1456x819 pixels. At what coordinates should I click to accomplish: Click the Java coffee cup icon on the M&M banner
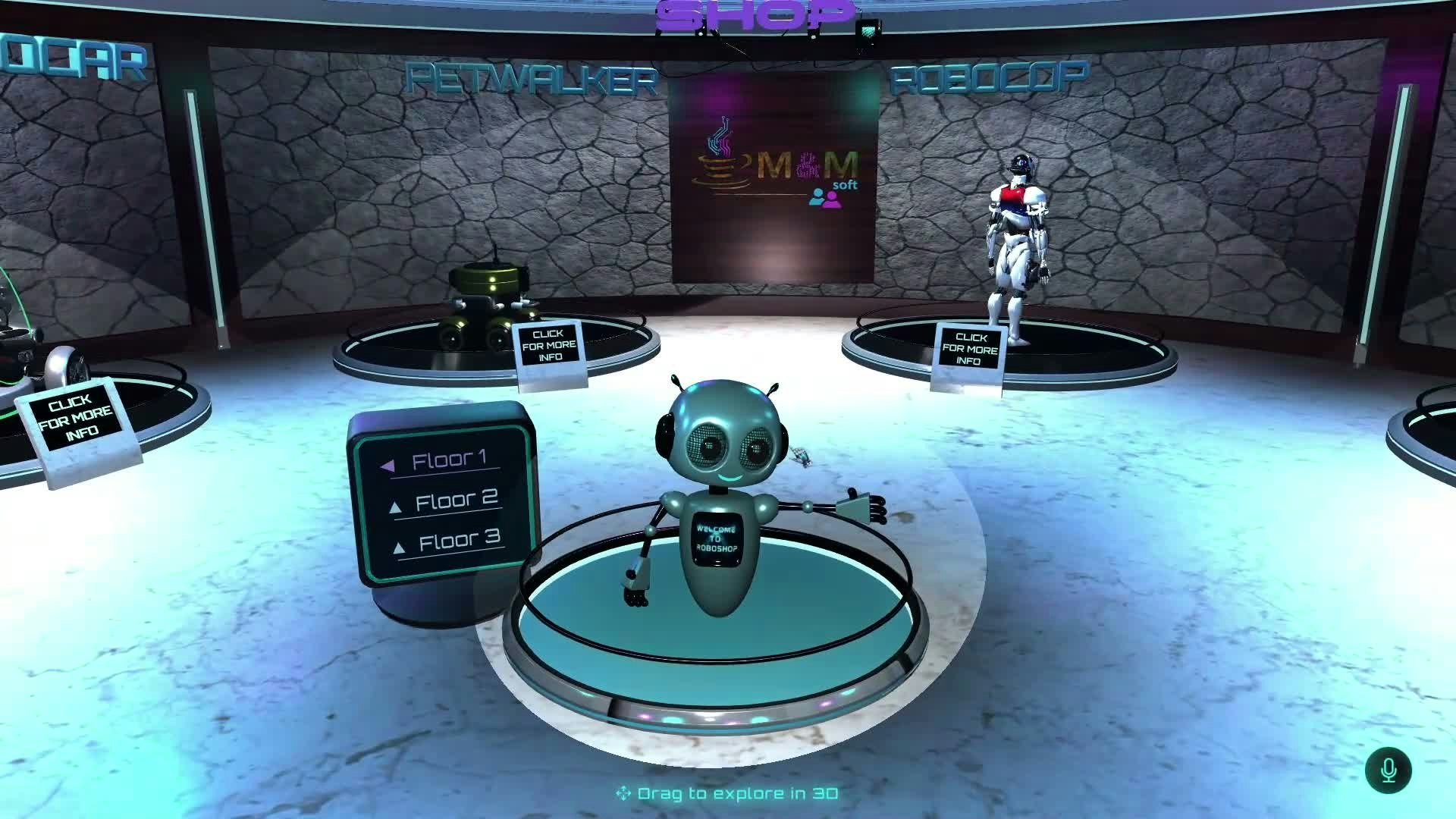point(720,163)
